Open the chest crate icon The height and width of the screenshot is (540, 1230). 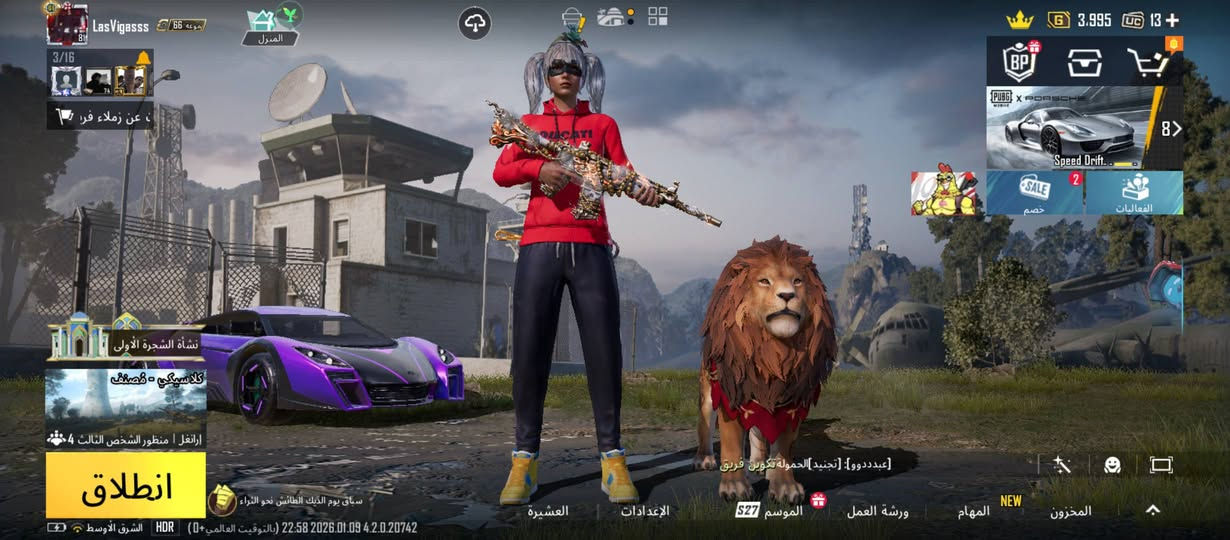(x=1084, y=62)
